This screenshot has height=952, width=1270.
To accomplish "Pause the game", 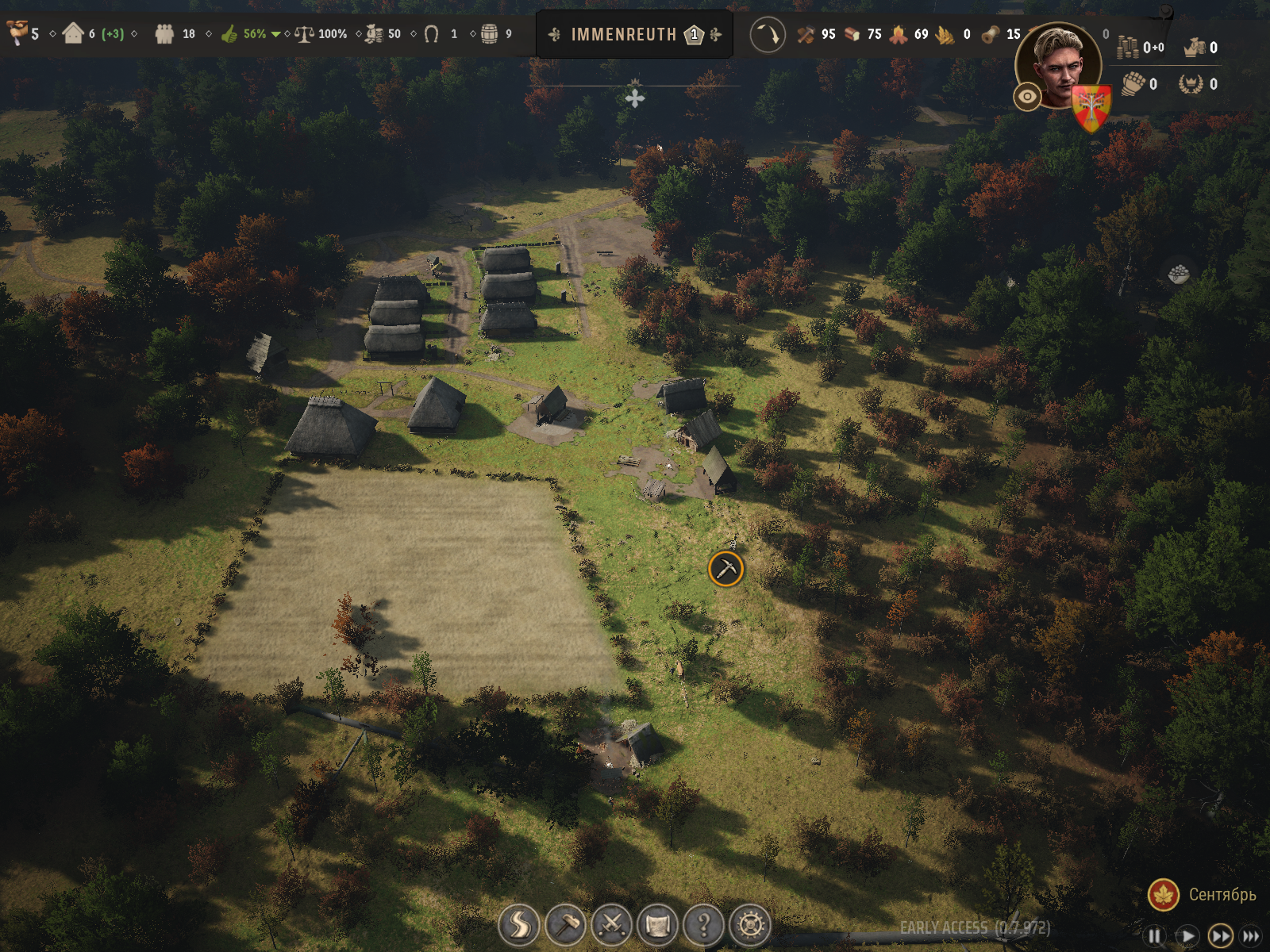I will click(x=1155, y=936).
